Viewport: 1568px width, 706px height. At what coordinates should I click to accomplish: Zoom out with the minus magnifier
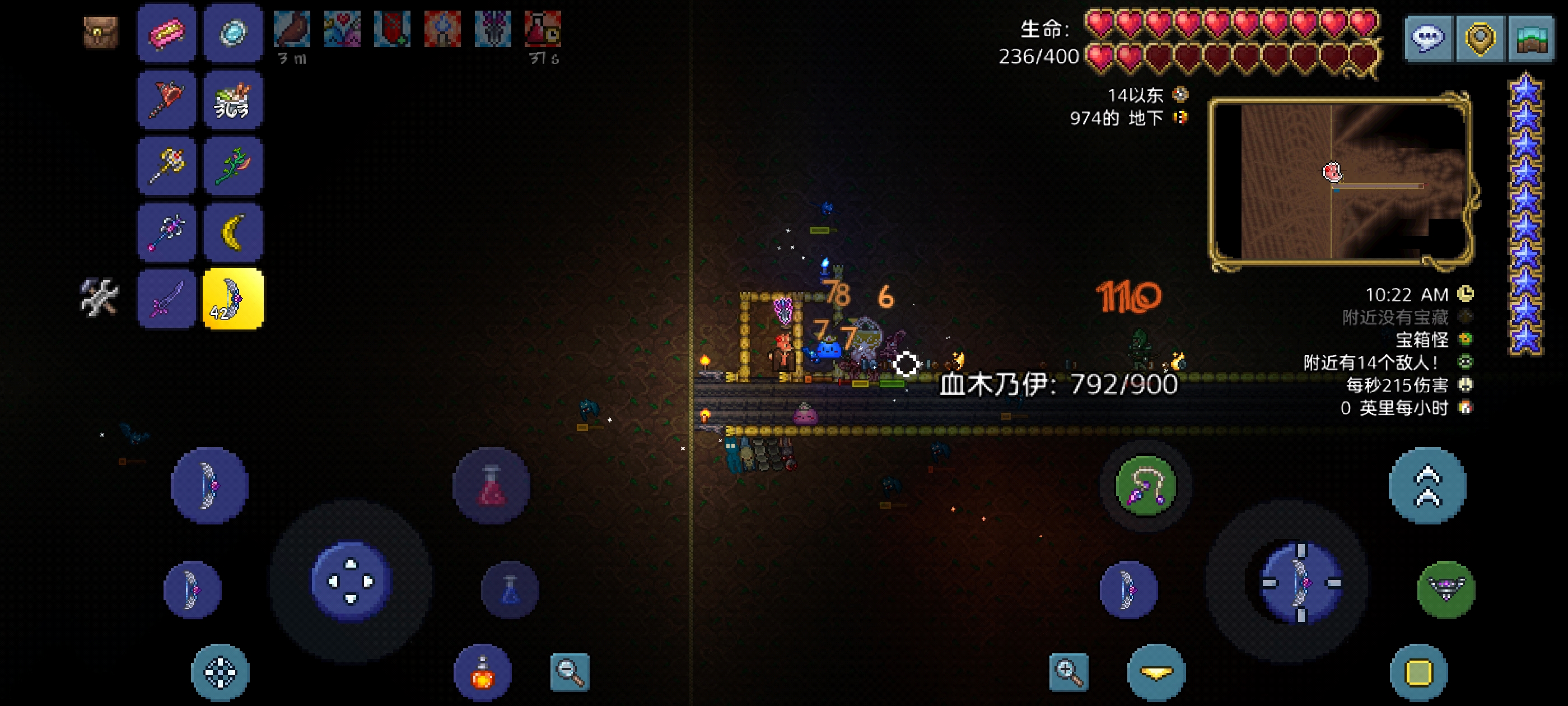[570, 672]
